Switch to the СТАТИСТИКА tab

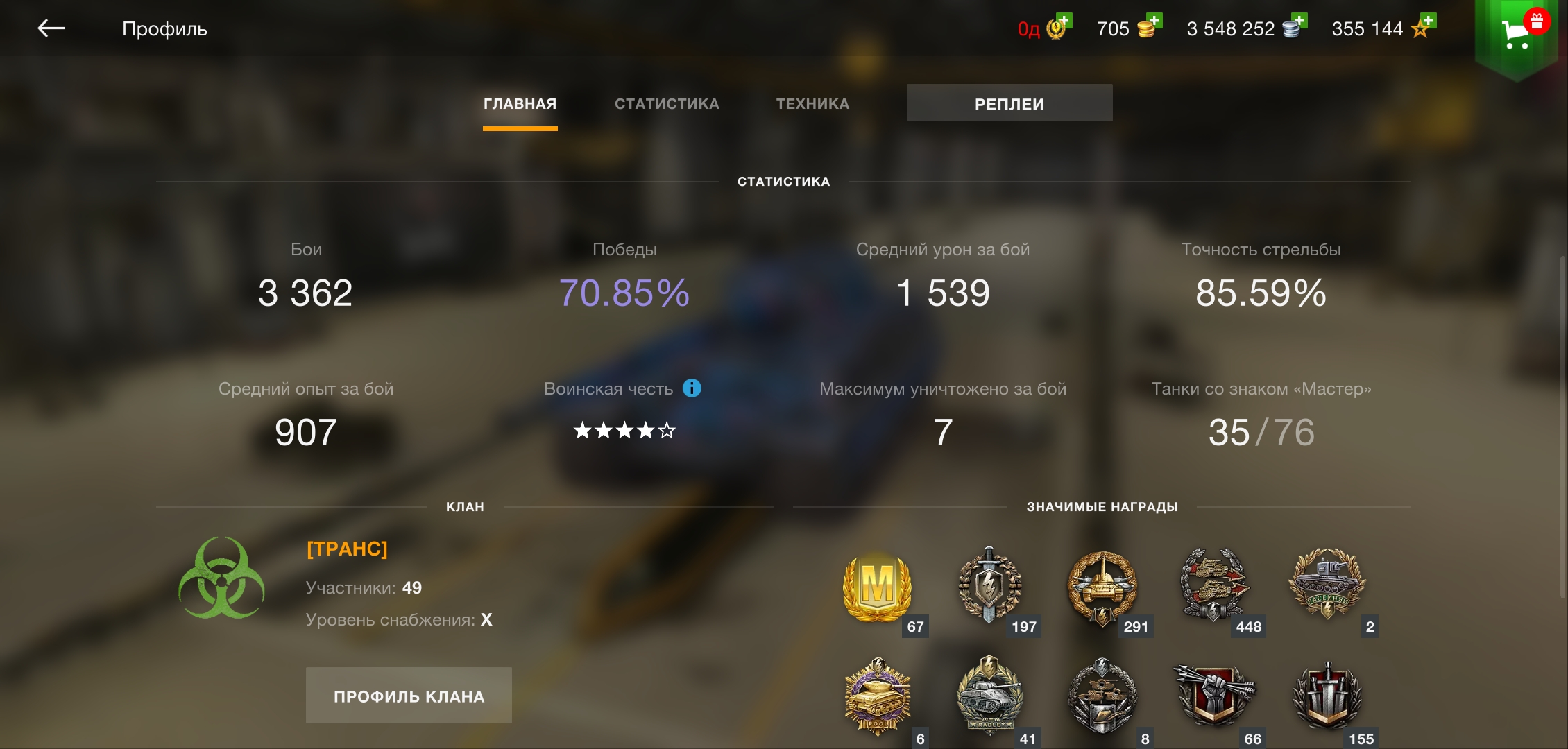click(666, 103)
